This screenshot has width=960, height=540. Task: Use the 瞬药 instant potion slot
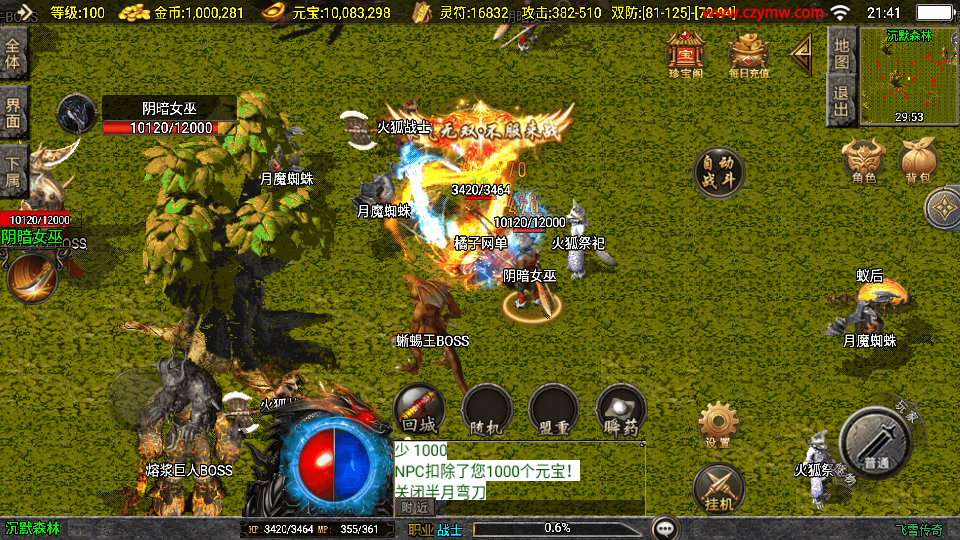[x=620, y=411]
